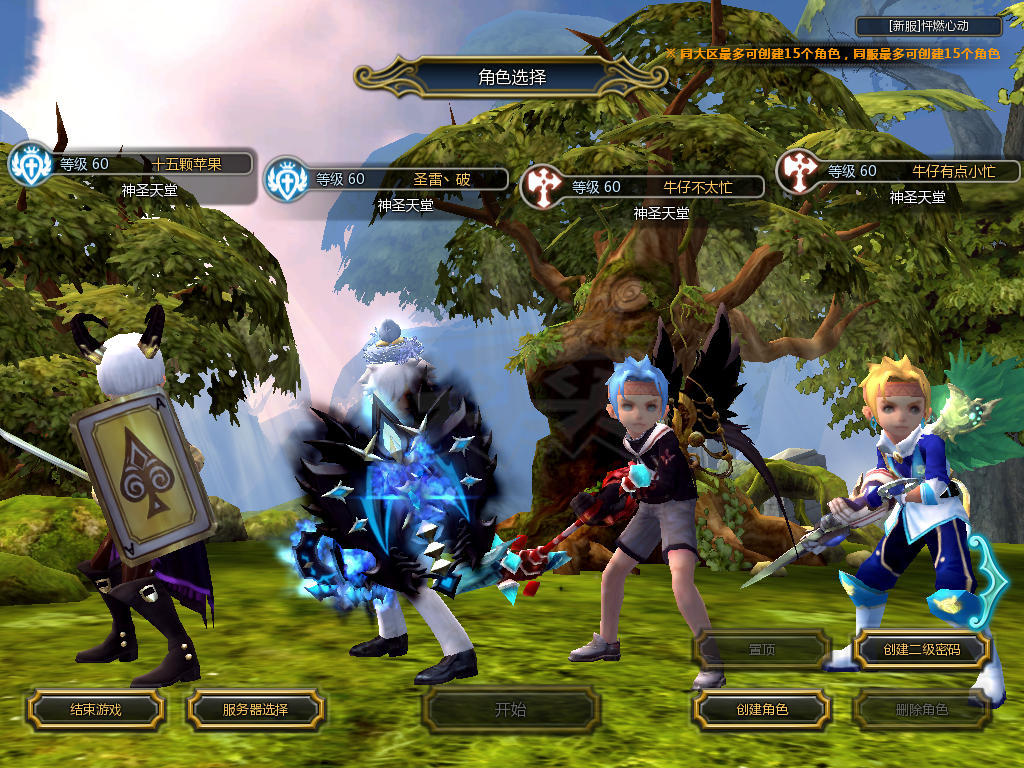Choose 创建角色 to create a character
Screen dimensions: 1024x768
click(762, 709)
